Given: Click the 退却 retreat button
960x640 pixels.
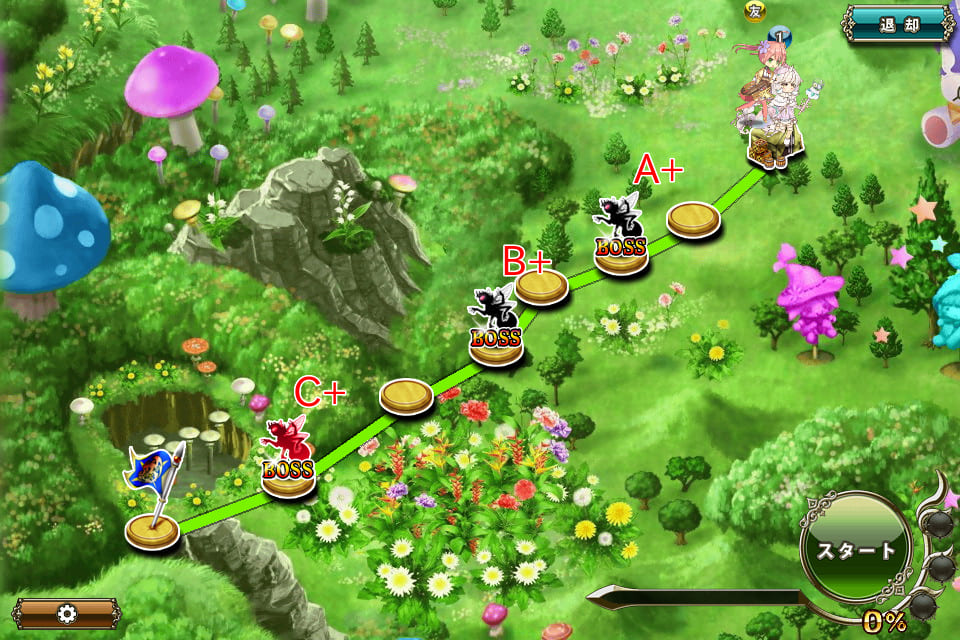Looking at the screenshot, I should coord(897,24).
